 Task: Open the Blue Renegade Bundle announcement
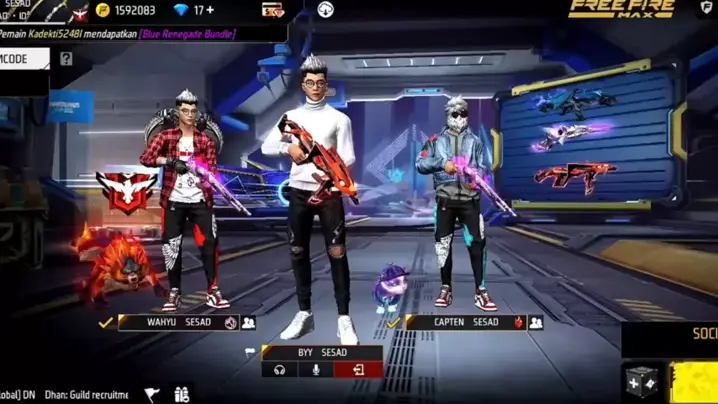click(x=175, y=34)
